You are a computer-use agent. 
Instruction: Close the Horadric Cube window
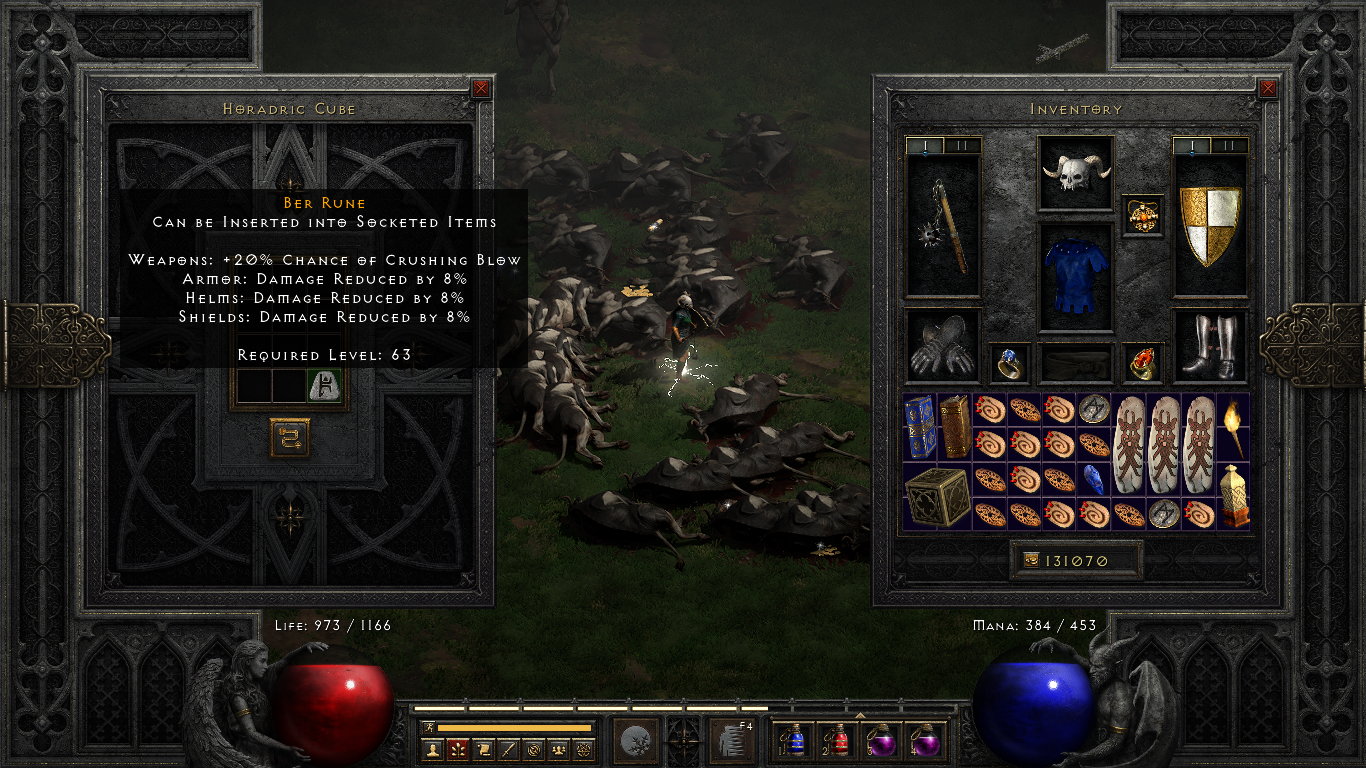(x=481, y=88)
